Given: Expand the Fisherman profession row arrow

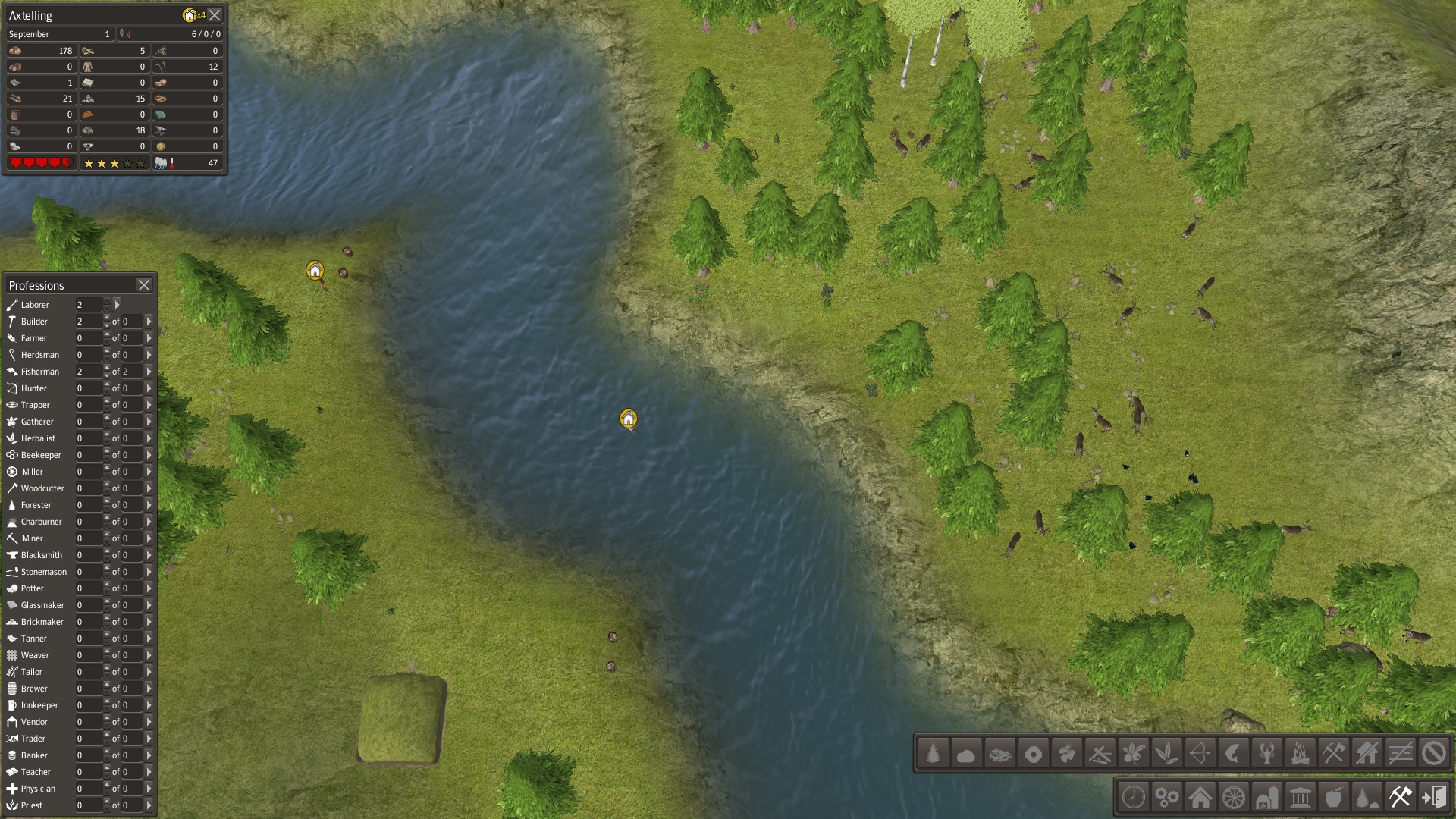Looking at the screenshot, I should [x=149, y=372].
